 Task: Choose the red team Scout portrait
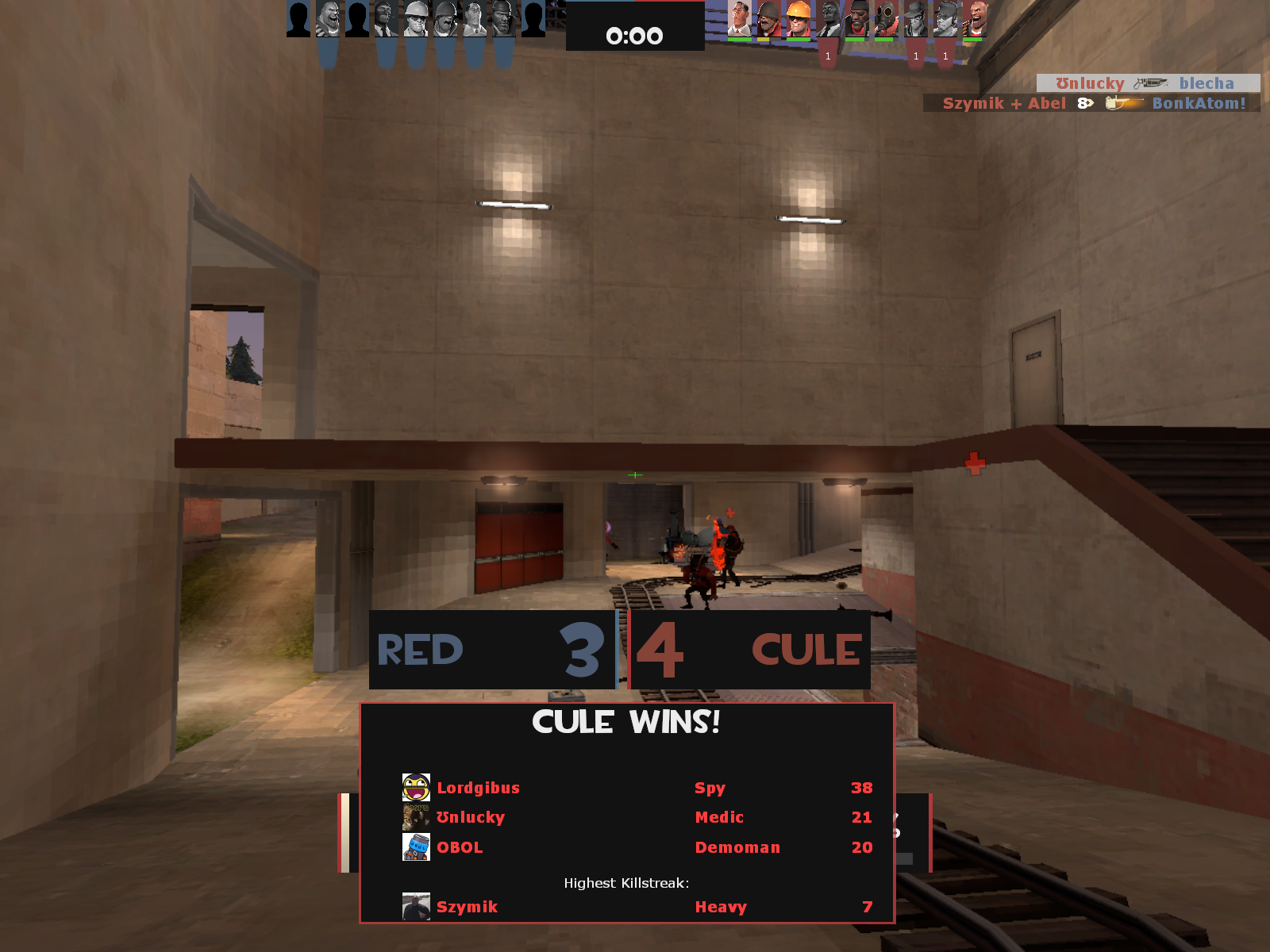click(x=945, y=19)
